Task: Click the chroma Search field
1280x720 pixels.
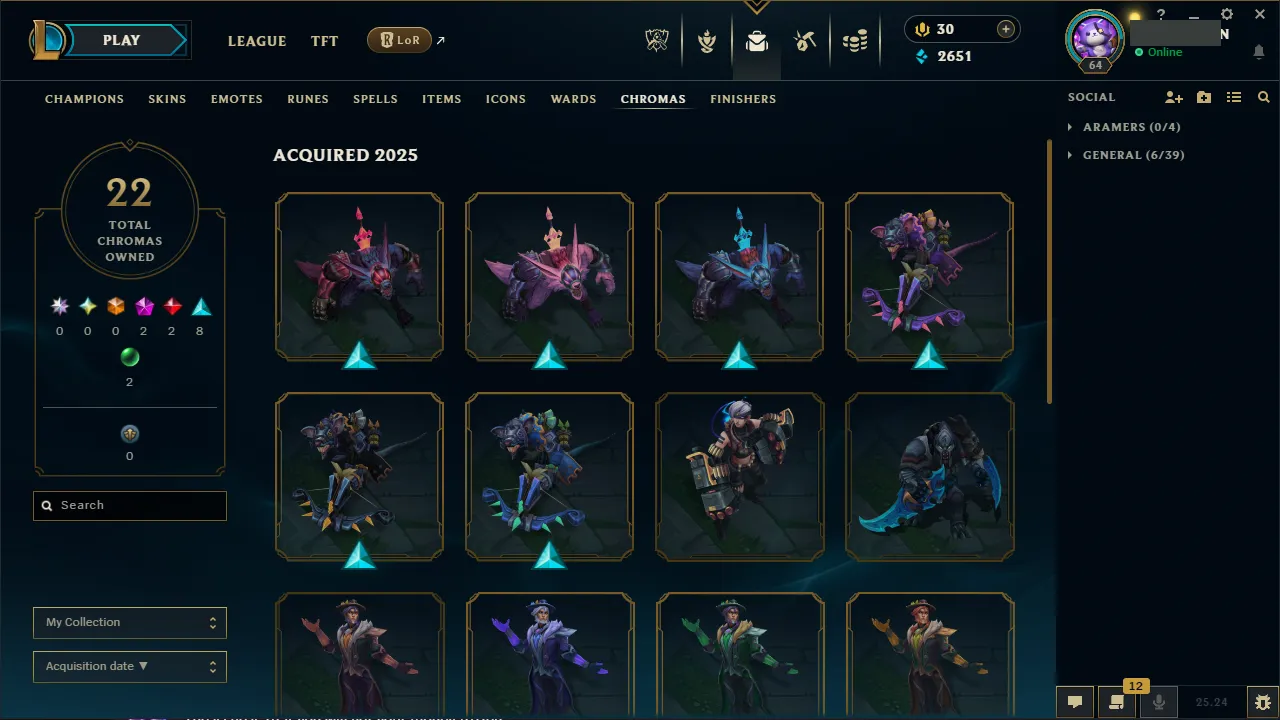Action: 129,505
